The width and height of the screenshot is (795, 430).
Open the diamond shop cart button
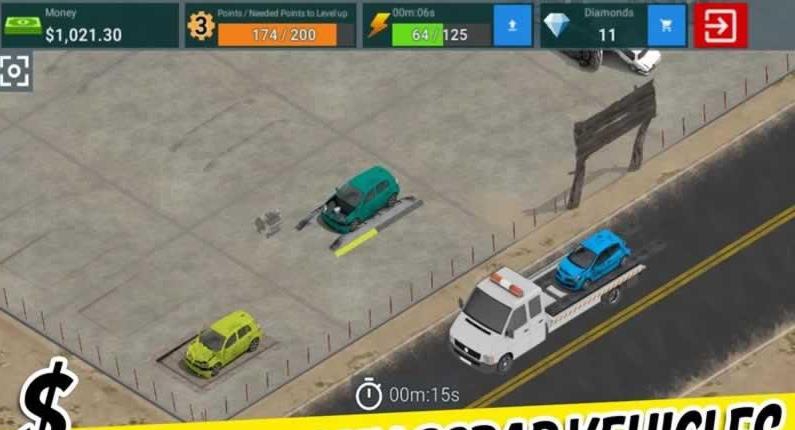coord(667,26)
